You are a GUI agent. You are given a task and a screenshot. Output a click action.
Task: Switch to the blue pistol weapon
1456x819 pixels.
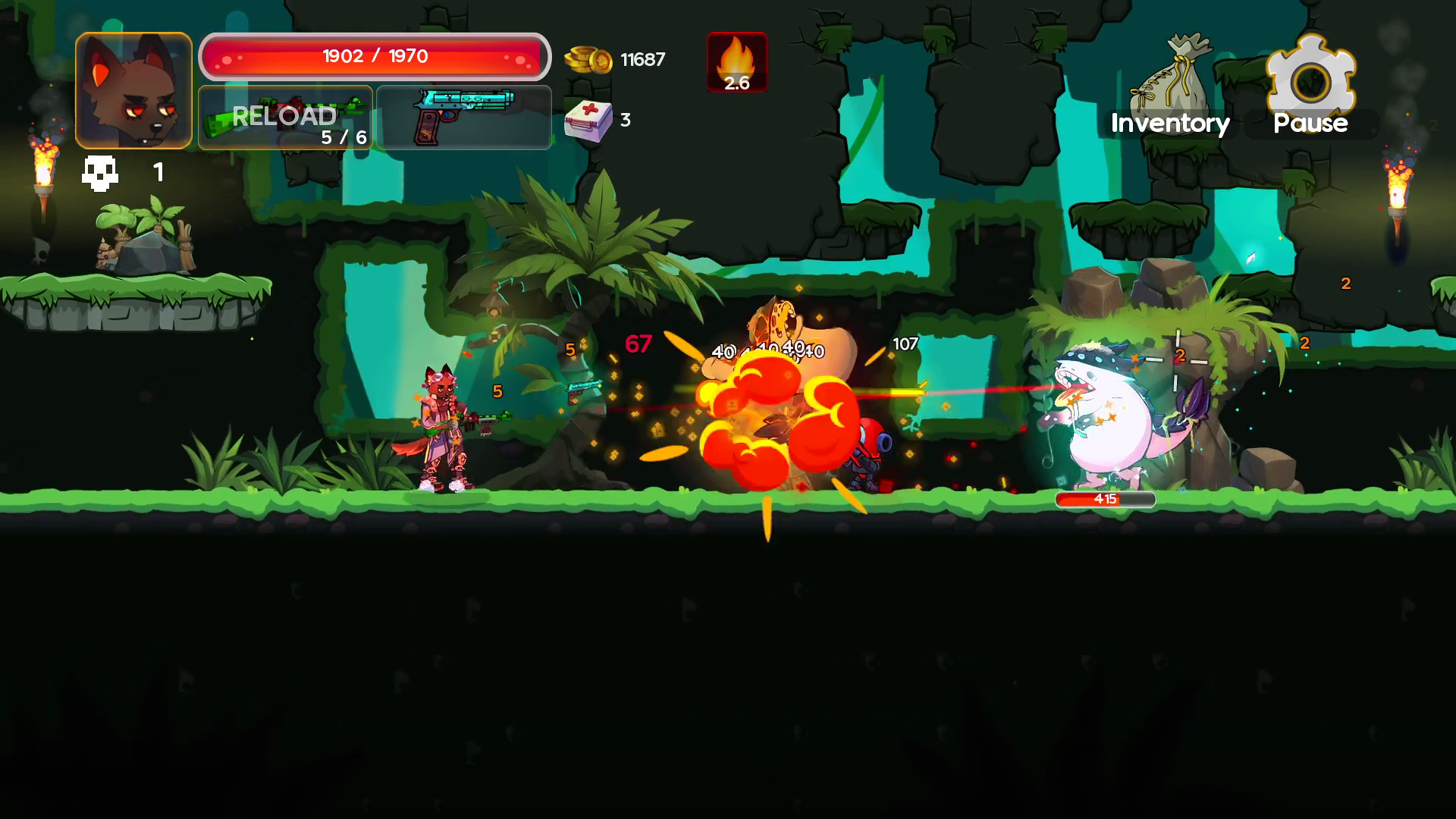[x=464, y=115]
